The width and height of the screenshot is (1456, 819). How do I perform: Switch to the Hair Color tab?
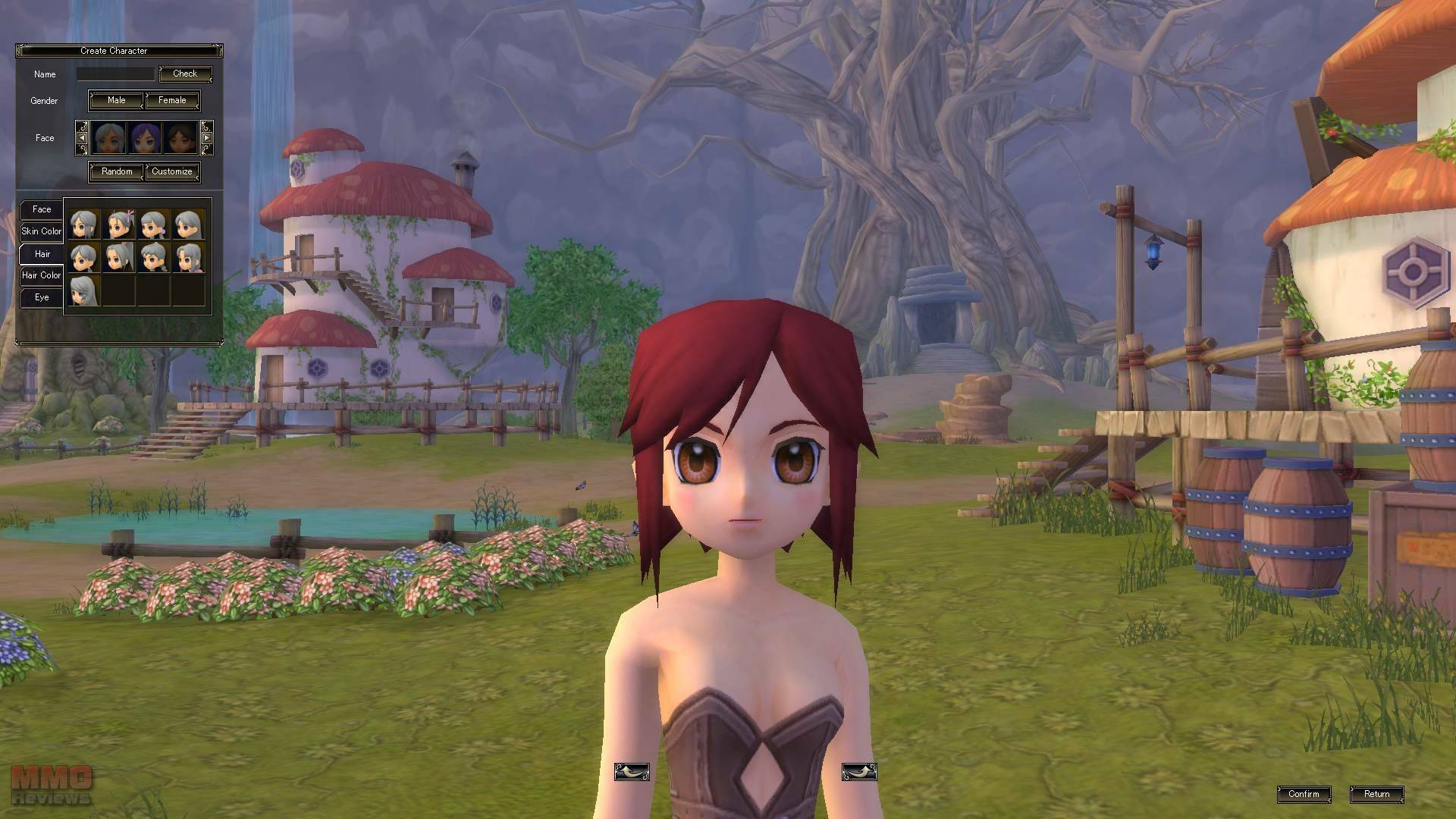pos(42,275)
